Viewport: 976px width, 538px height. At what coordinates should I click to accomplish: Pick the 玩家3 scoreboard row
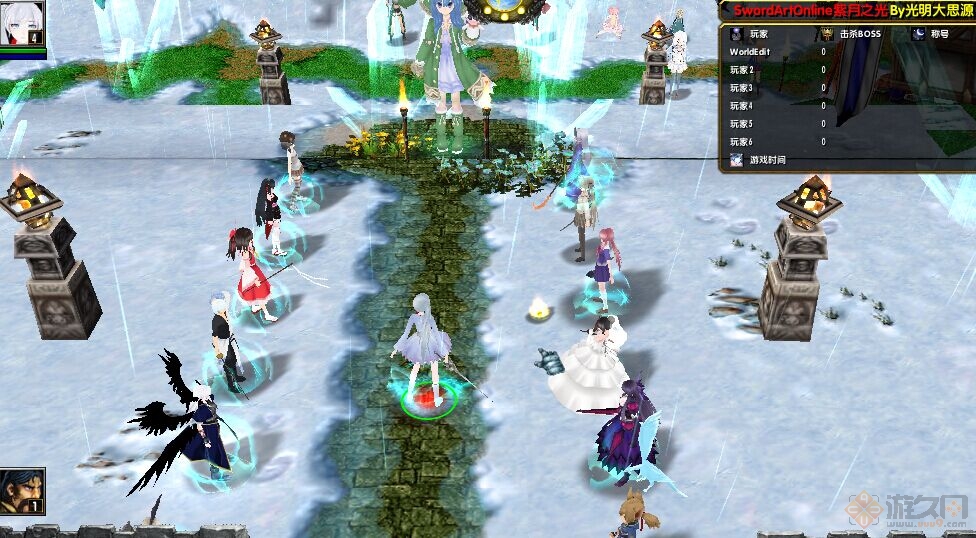click(x=742, y=87)
